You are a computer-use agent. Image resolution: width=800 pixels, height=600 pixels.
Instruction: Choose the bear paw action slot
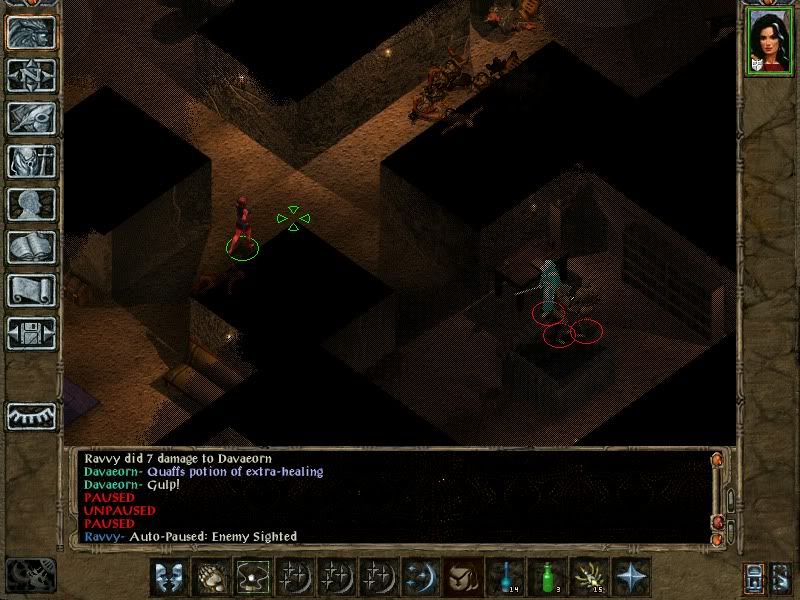pos(211,577)
